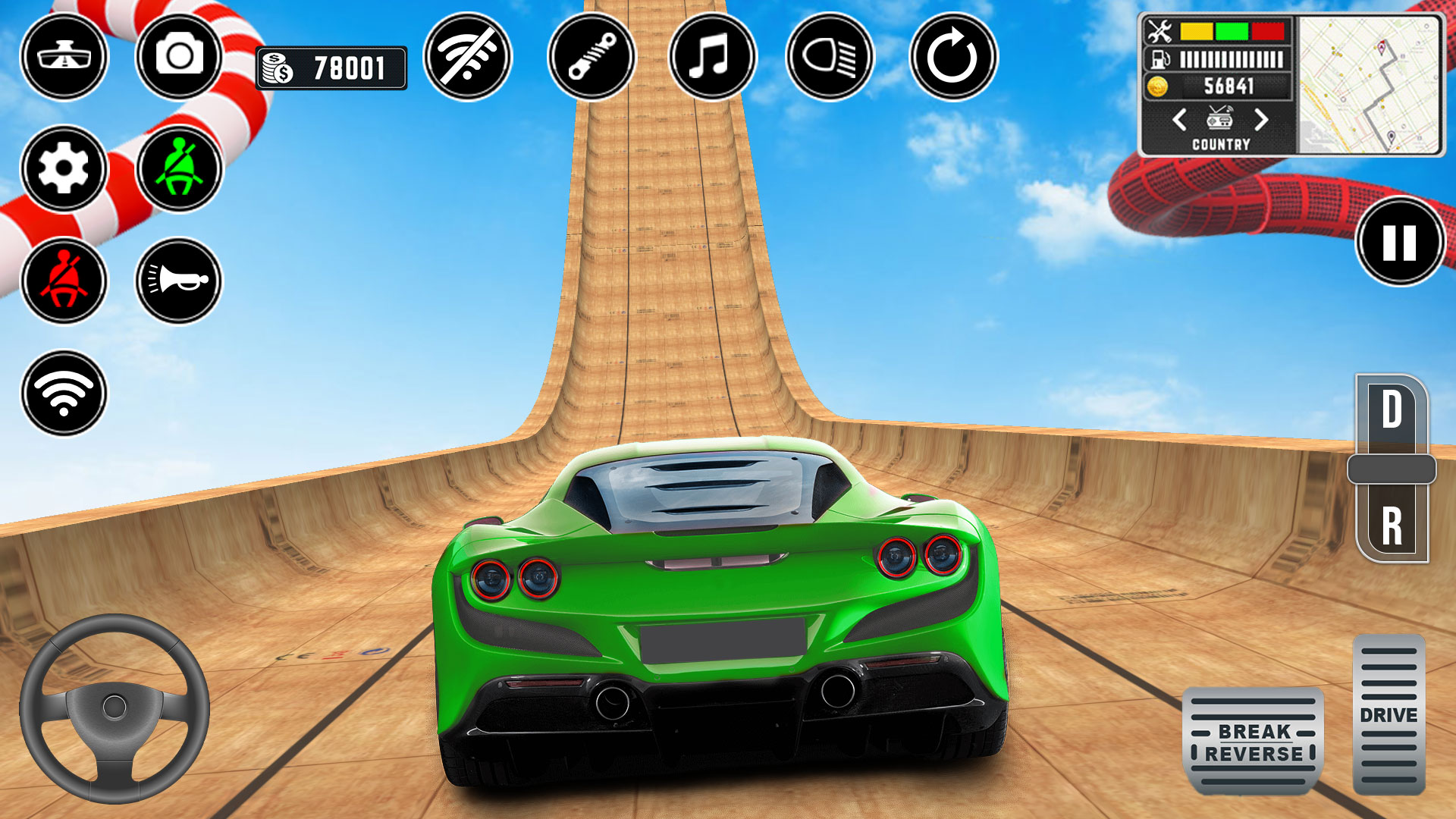The width and height of the screenshot is (1456, 819).
Task: Select the previous radio station arrow
Action: (x=1179, y=120)
